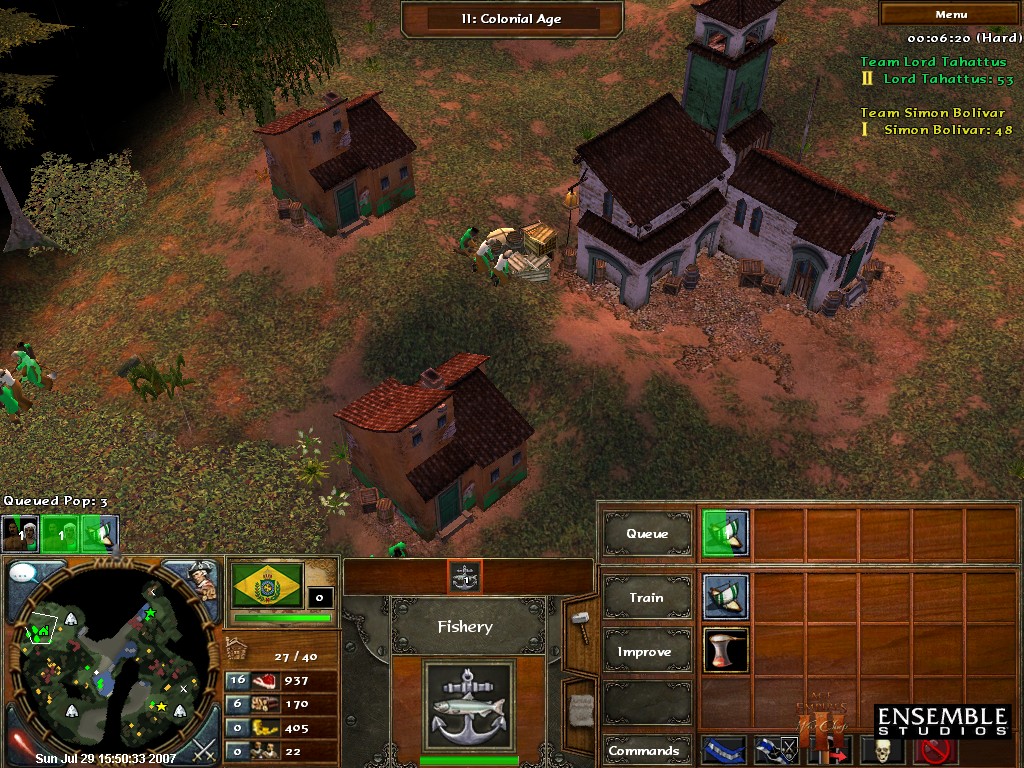Image resolution: width=1024 pixels, height=768 pixels.
Task: Click the Brazilian home city flag
Action: 267,585
